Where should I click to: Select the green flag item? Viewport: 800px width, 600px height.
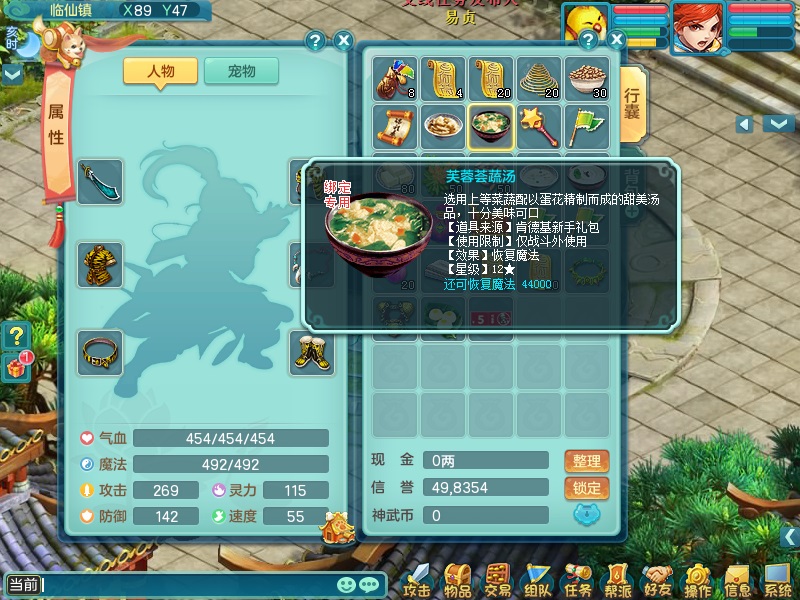pyautogui.click(x=586, y=126)
